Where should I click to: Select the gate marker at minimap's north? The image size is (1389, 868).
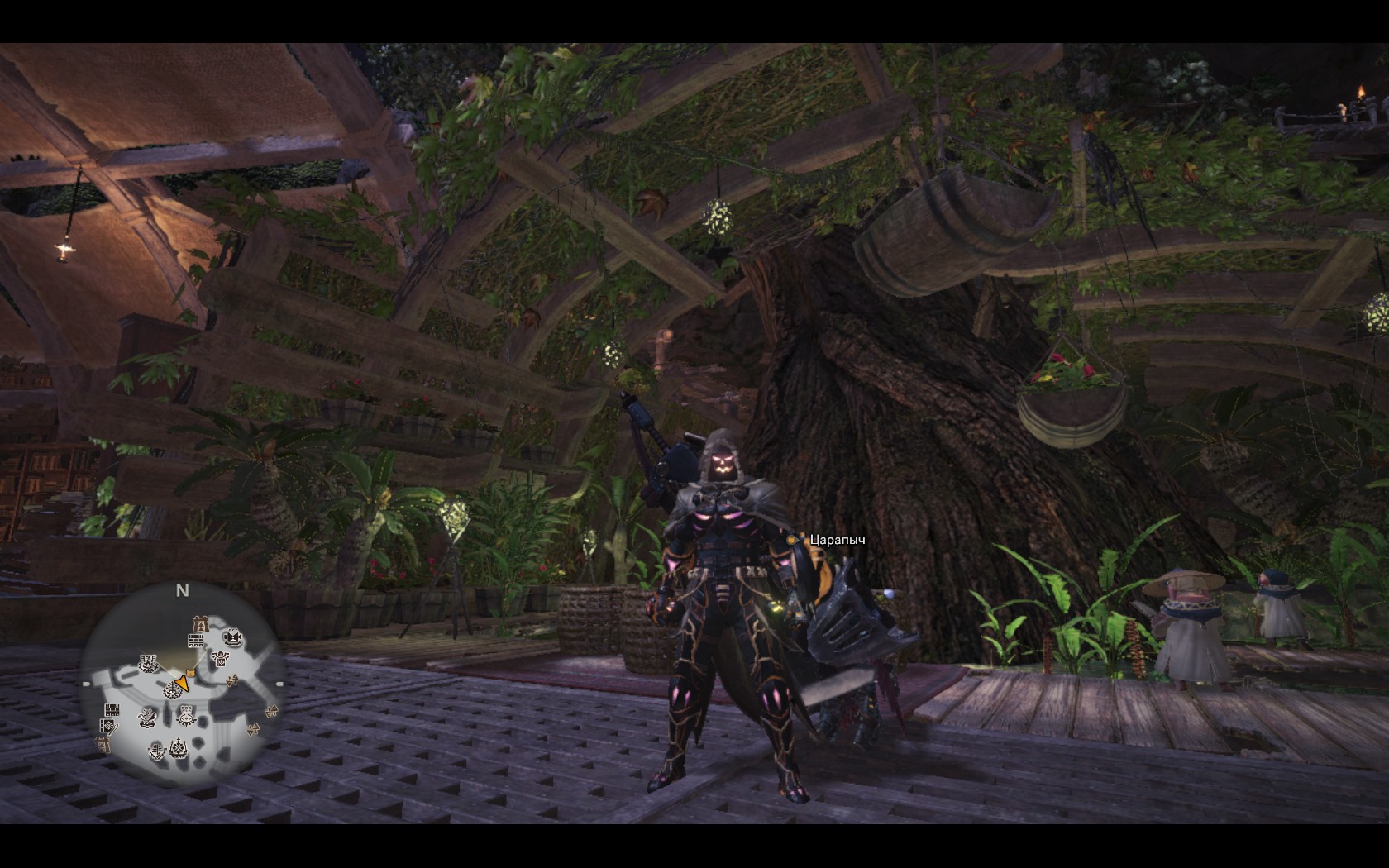pos(199,622)
